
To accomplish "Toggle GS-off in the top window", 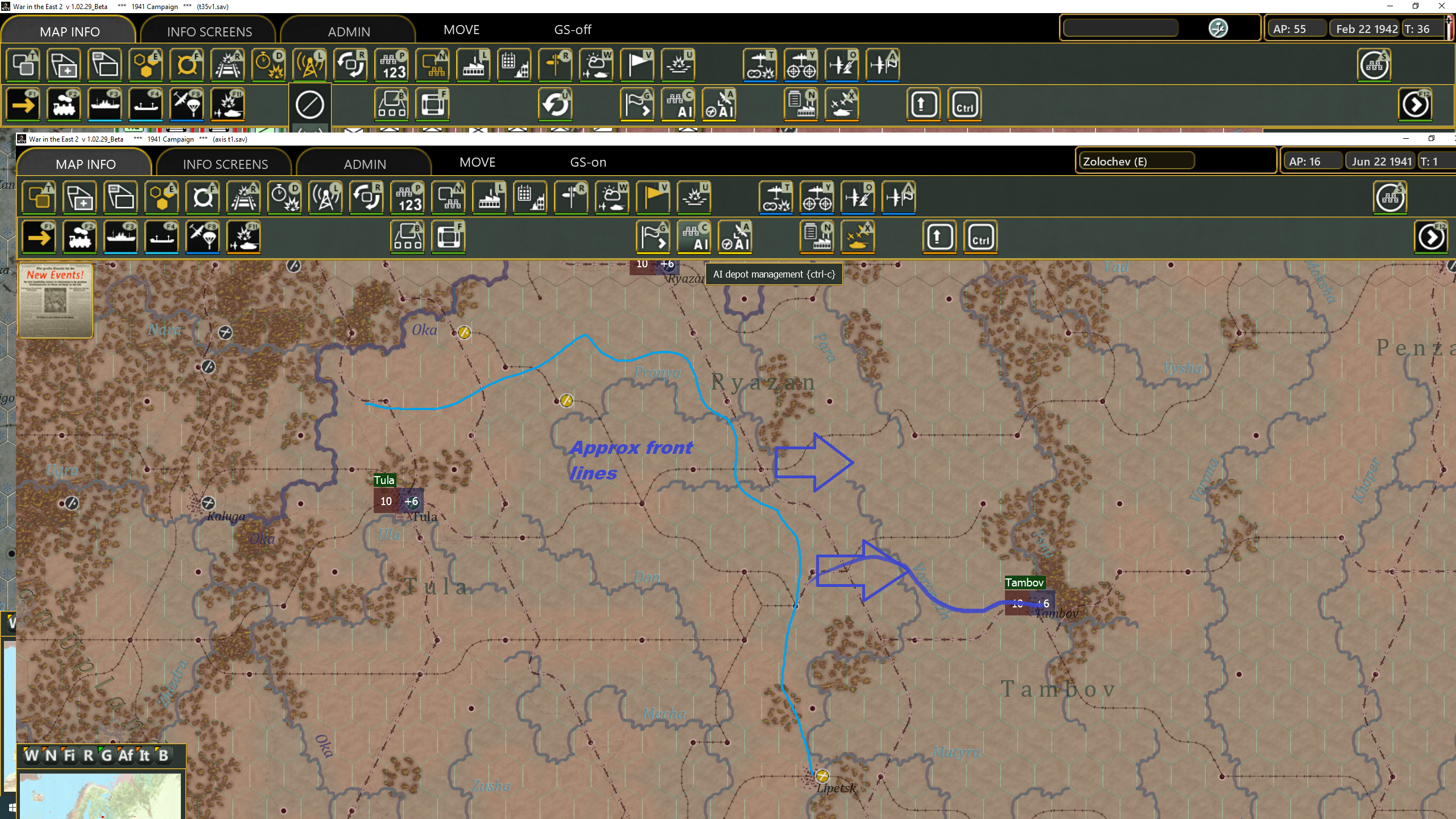I will click(x=572, y=30).
